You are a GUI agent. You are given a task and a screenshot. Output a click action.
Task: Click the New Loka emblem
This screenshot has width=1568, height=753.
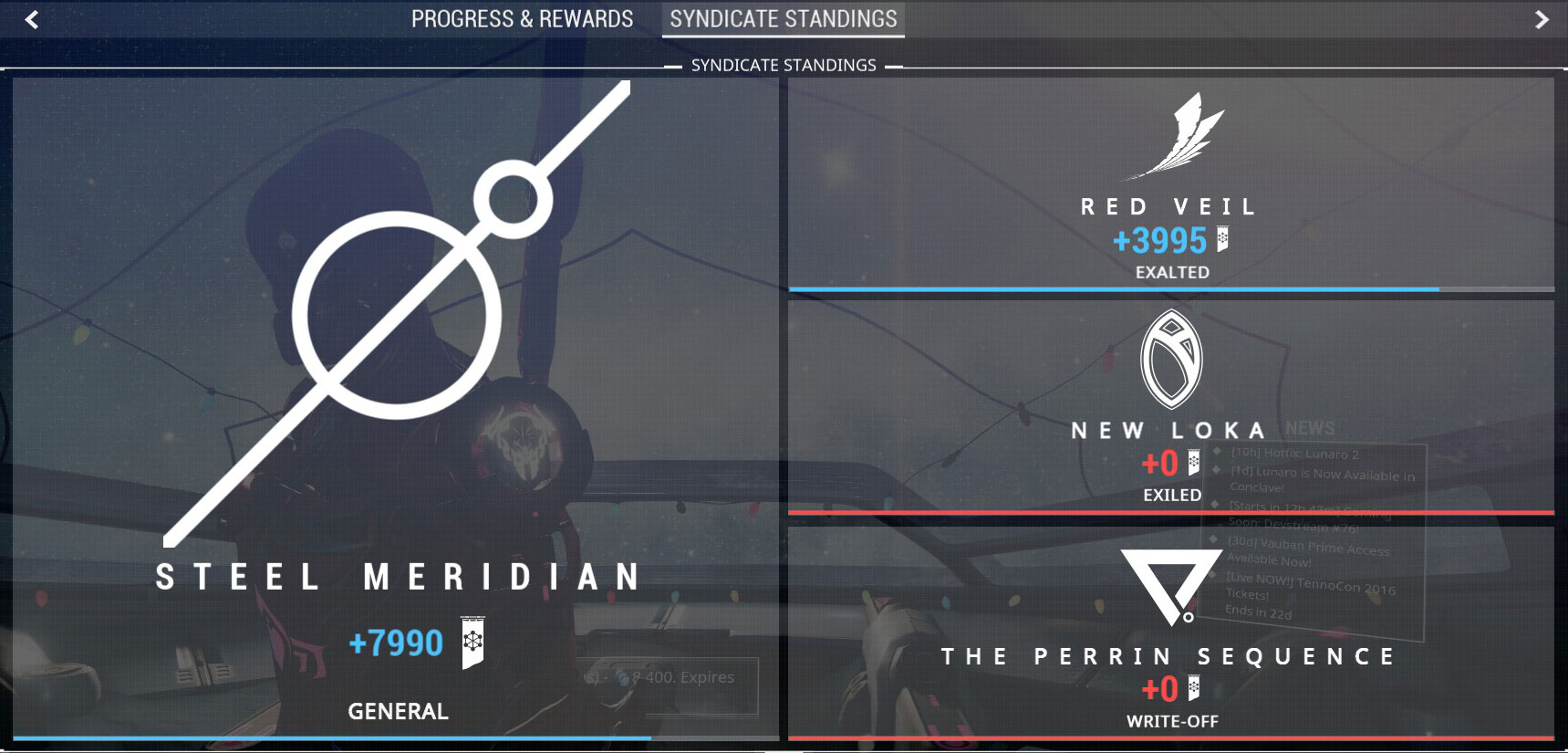coord(1170,361)
